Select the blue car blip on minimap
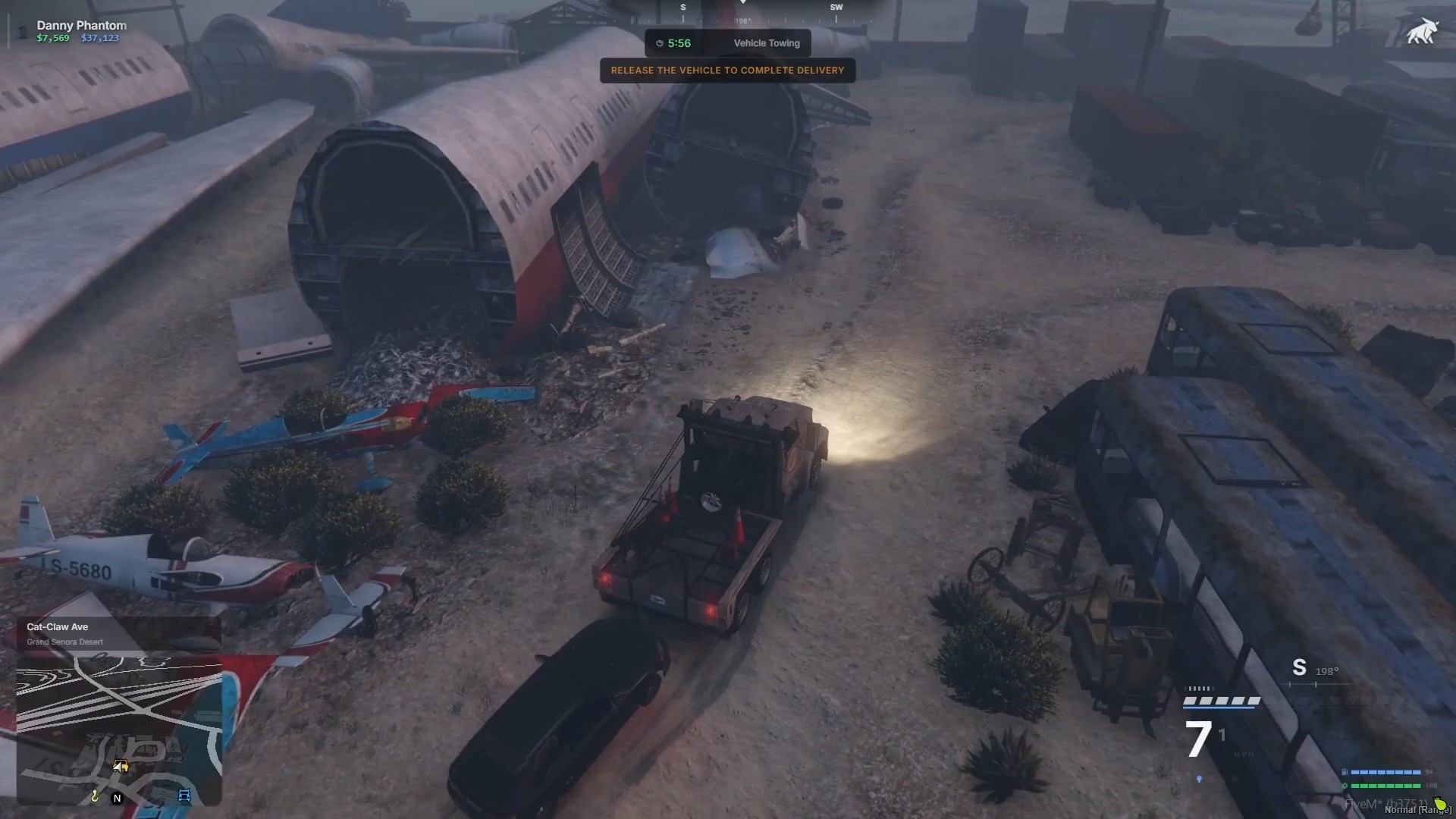The height and width of the screenshot is (819, 1456). pos(184,795)
